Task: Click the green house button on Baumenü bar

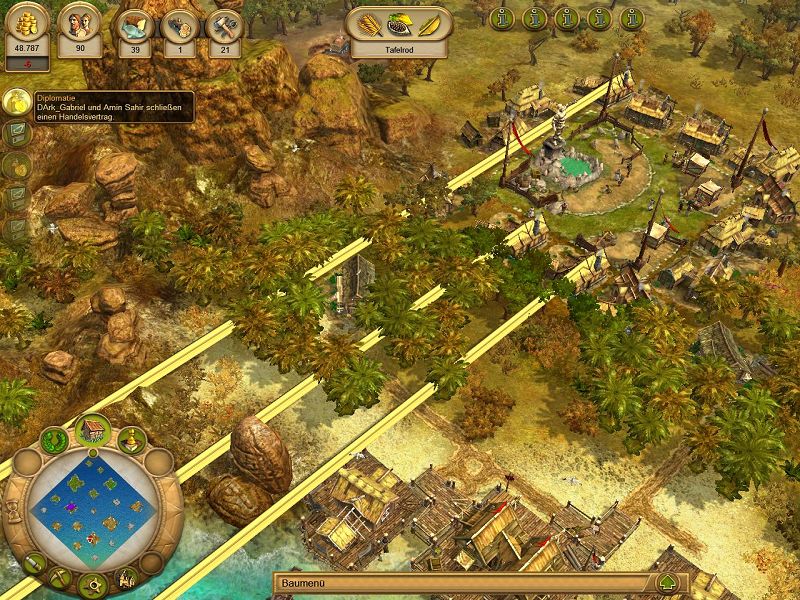Action: pyautogui.click(x=667, y=583)
